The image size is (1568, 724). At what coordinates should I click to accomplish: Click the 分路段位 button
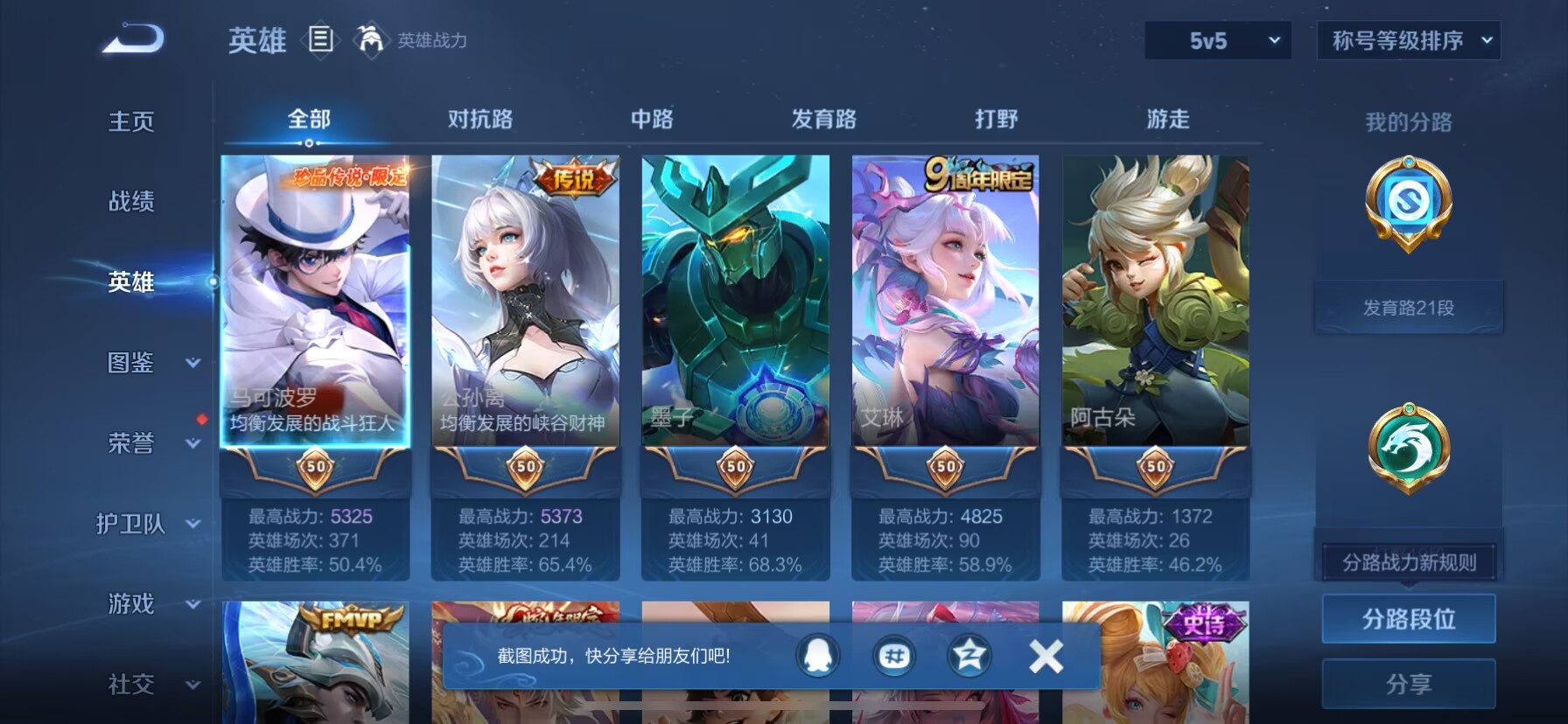[1408, 618]
